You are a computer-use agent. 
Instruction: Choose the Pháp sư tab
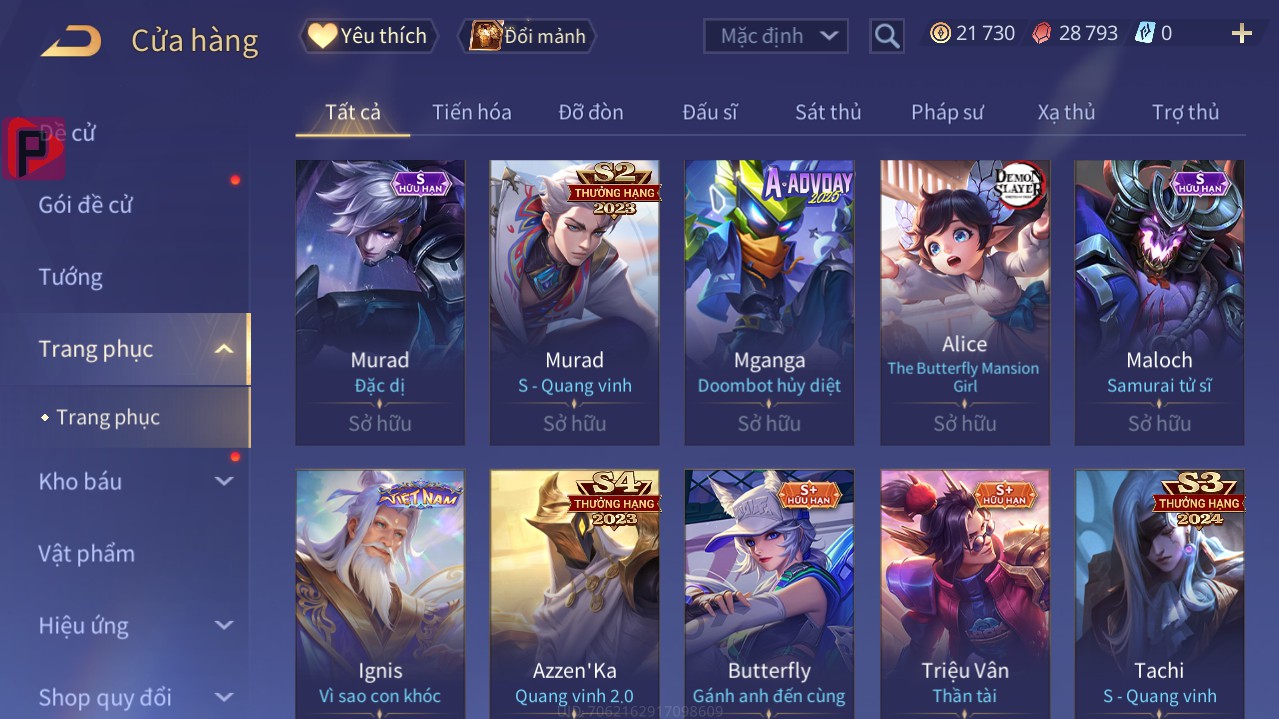point(946,112)
